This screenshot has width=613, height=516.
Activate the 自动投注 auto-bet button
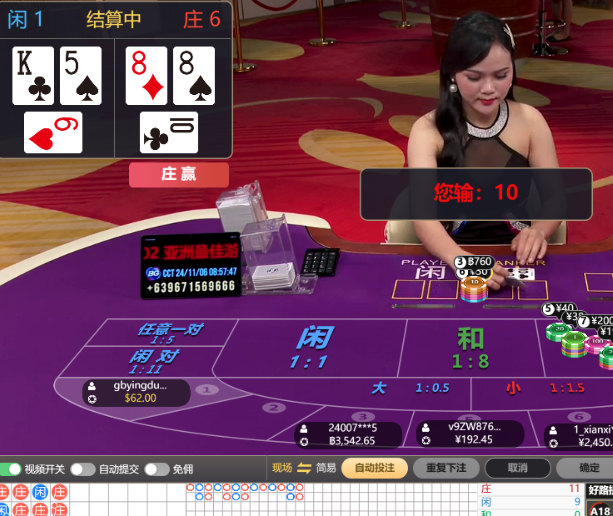coord(374,468)
